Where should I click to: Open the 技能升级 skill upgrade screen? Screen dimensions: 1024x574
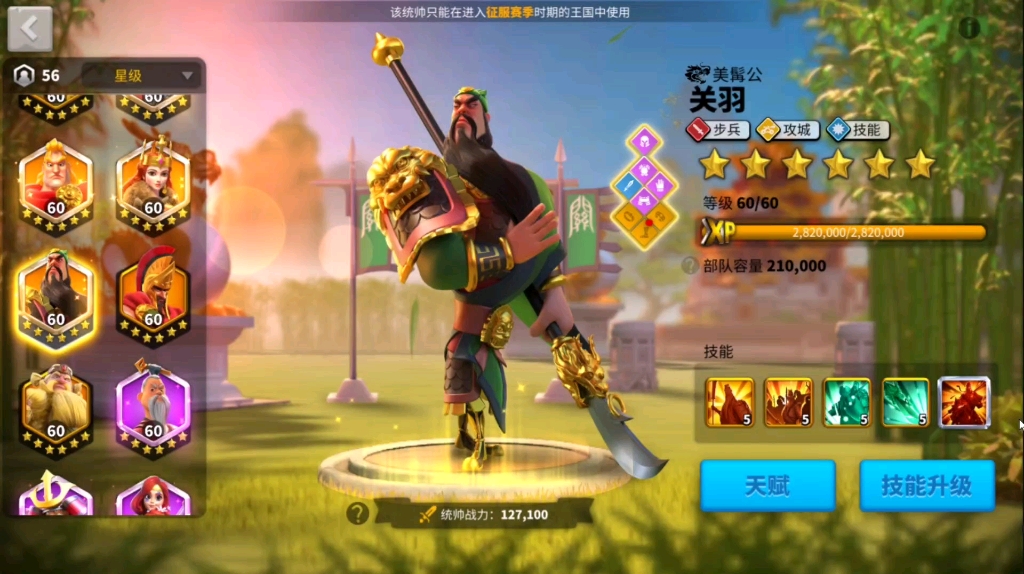(x=926, y=486)
